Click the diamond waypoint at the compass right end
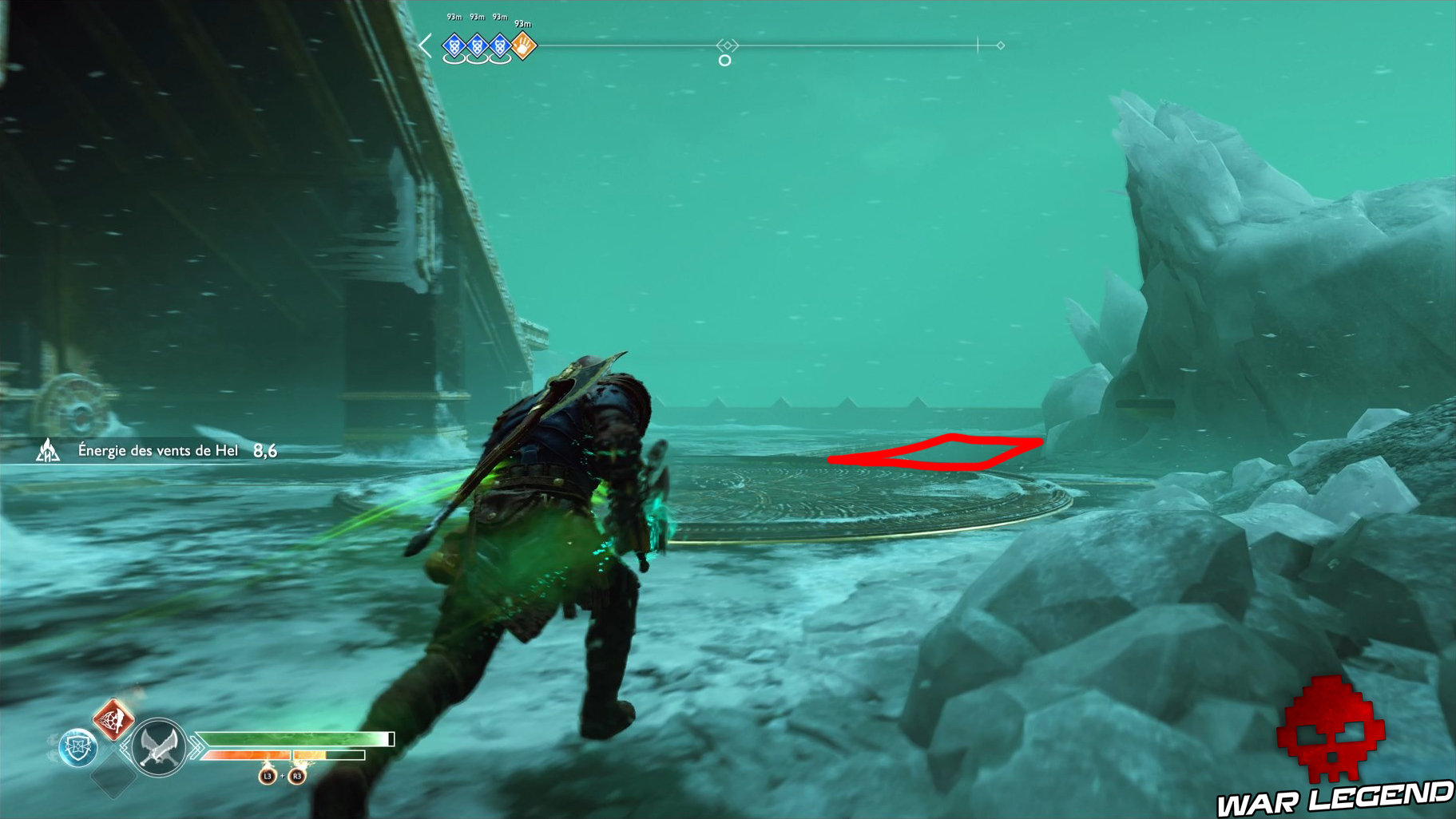 [x=999, y=46]
